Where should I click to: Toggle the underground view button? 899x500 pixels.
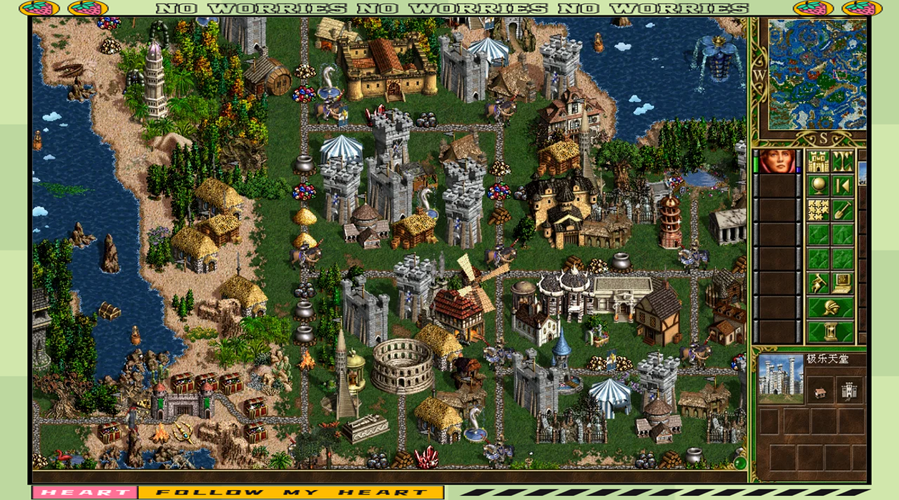[x=843, y=162]
